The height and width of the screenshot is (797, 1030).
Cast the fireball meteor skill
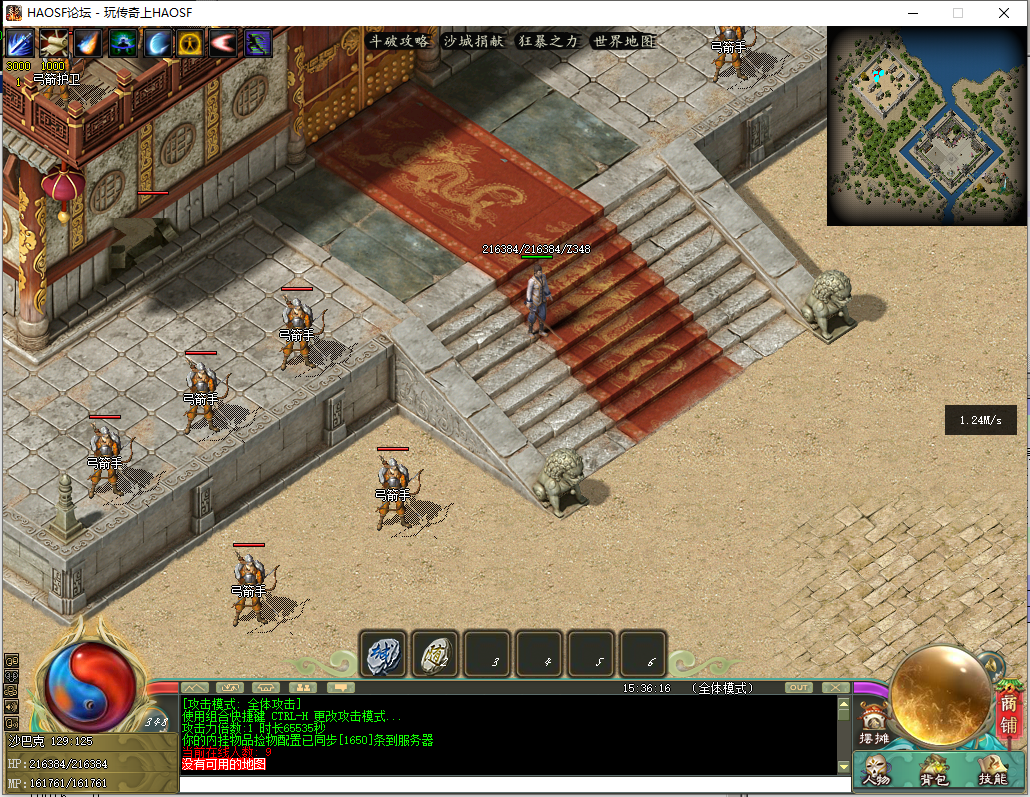point(90,43)
